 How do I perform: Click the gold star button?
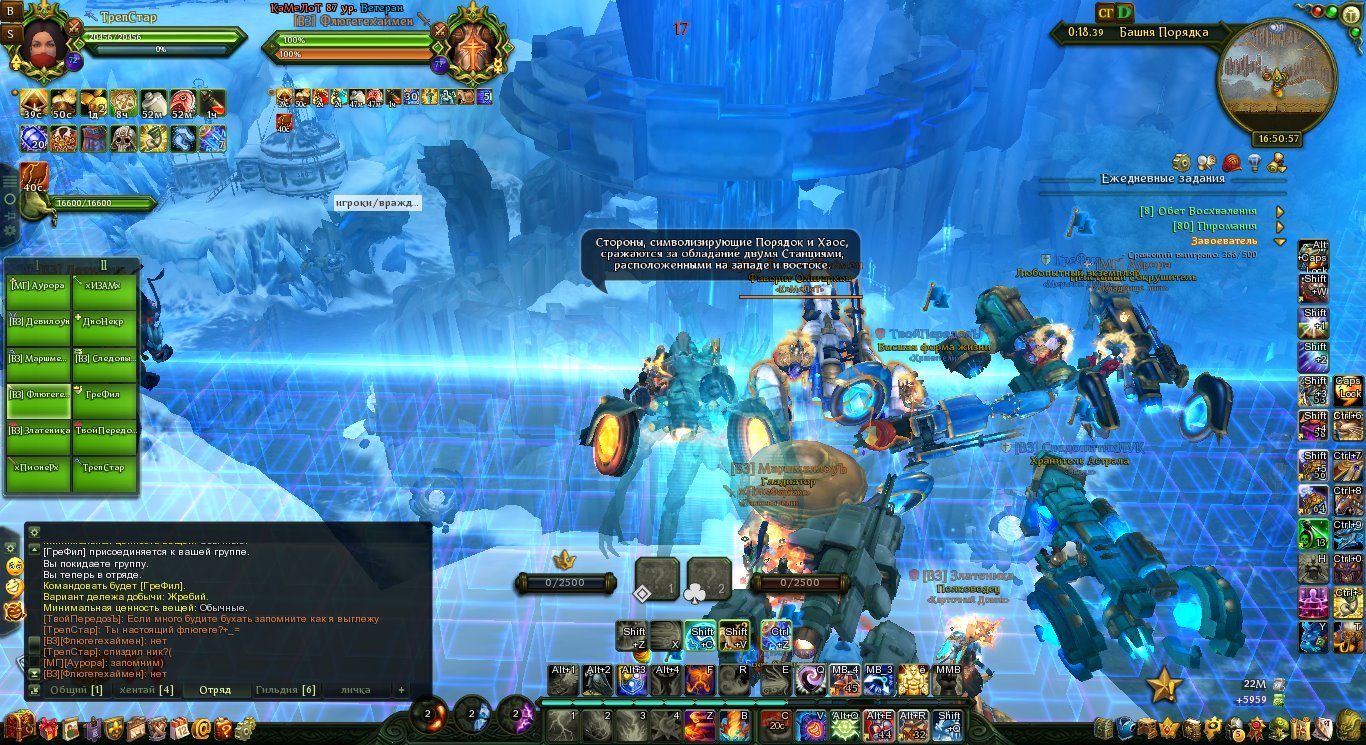coord(1164,686)
